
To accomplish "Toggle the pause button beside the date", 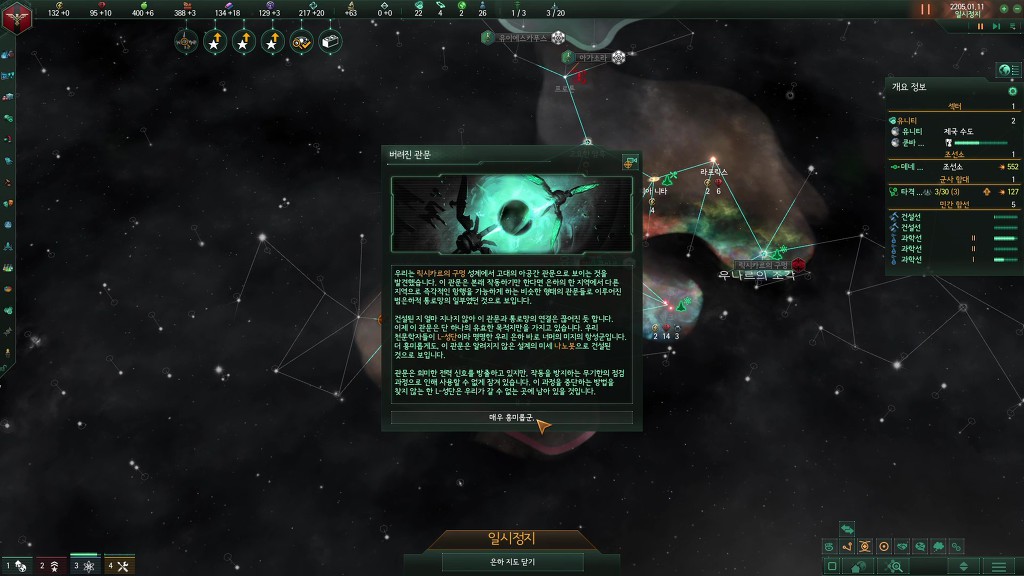I will (x=925, y=9).
